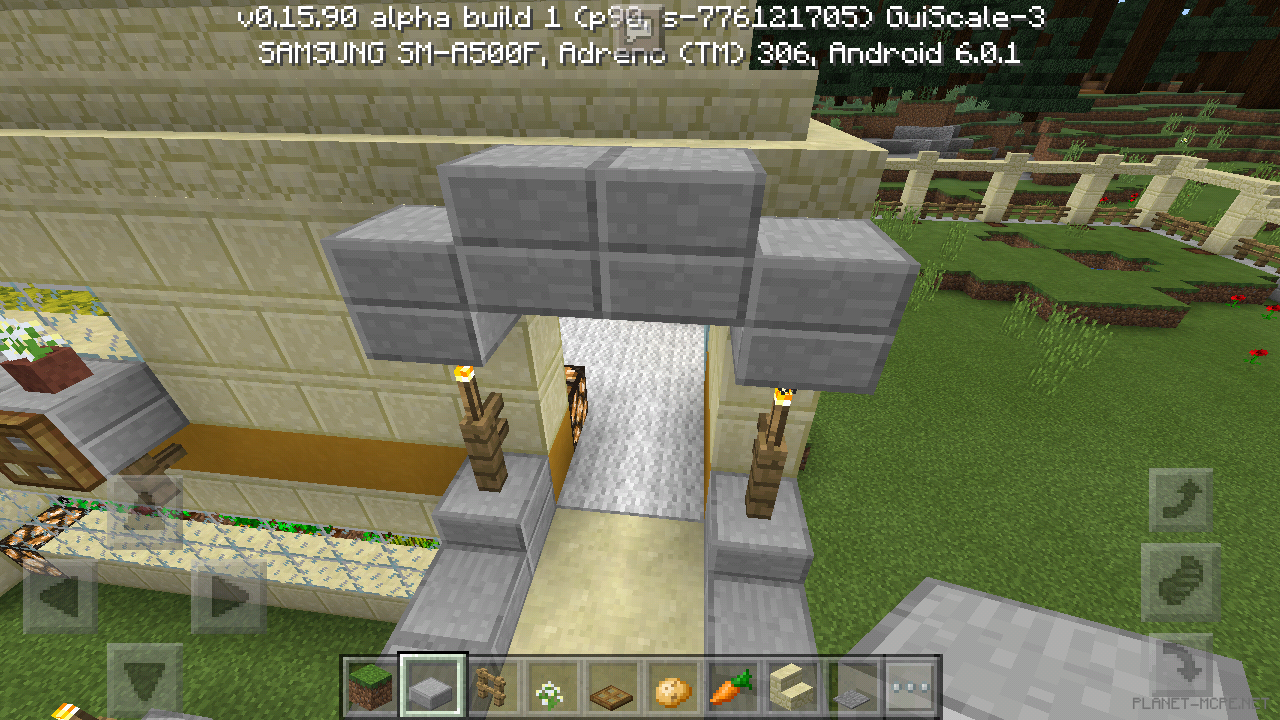Select the grass block in the hotbar
The height and width of the screenshot is (720, 1280).
coord(370,688)
